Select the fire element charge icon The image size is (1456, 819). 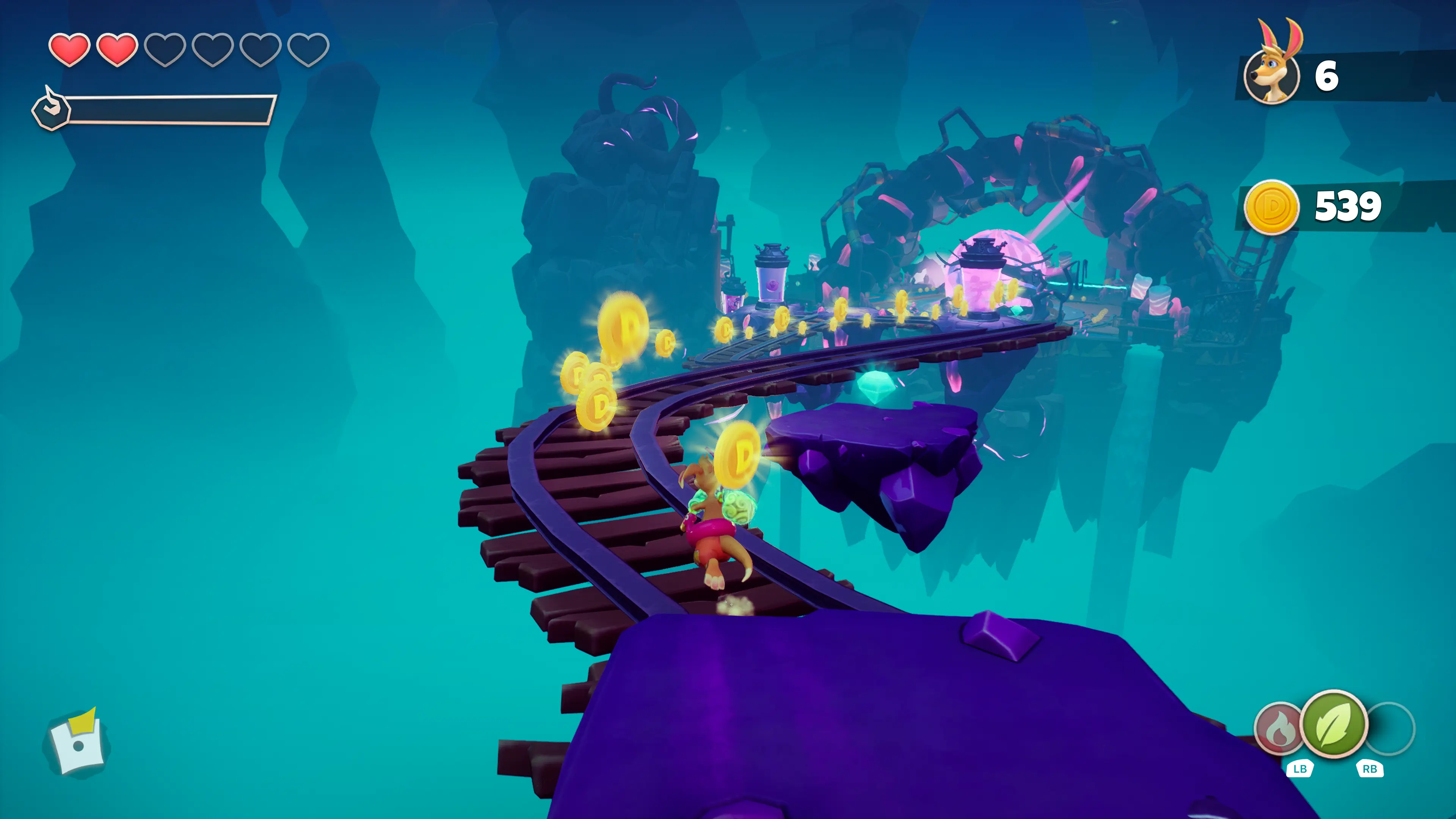1279,729
